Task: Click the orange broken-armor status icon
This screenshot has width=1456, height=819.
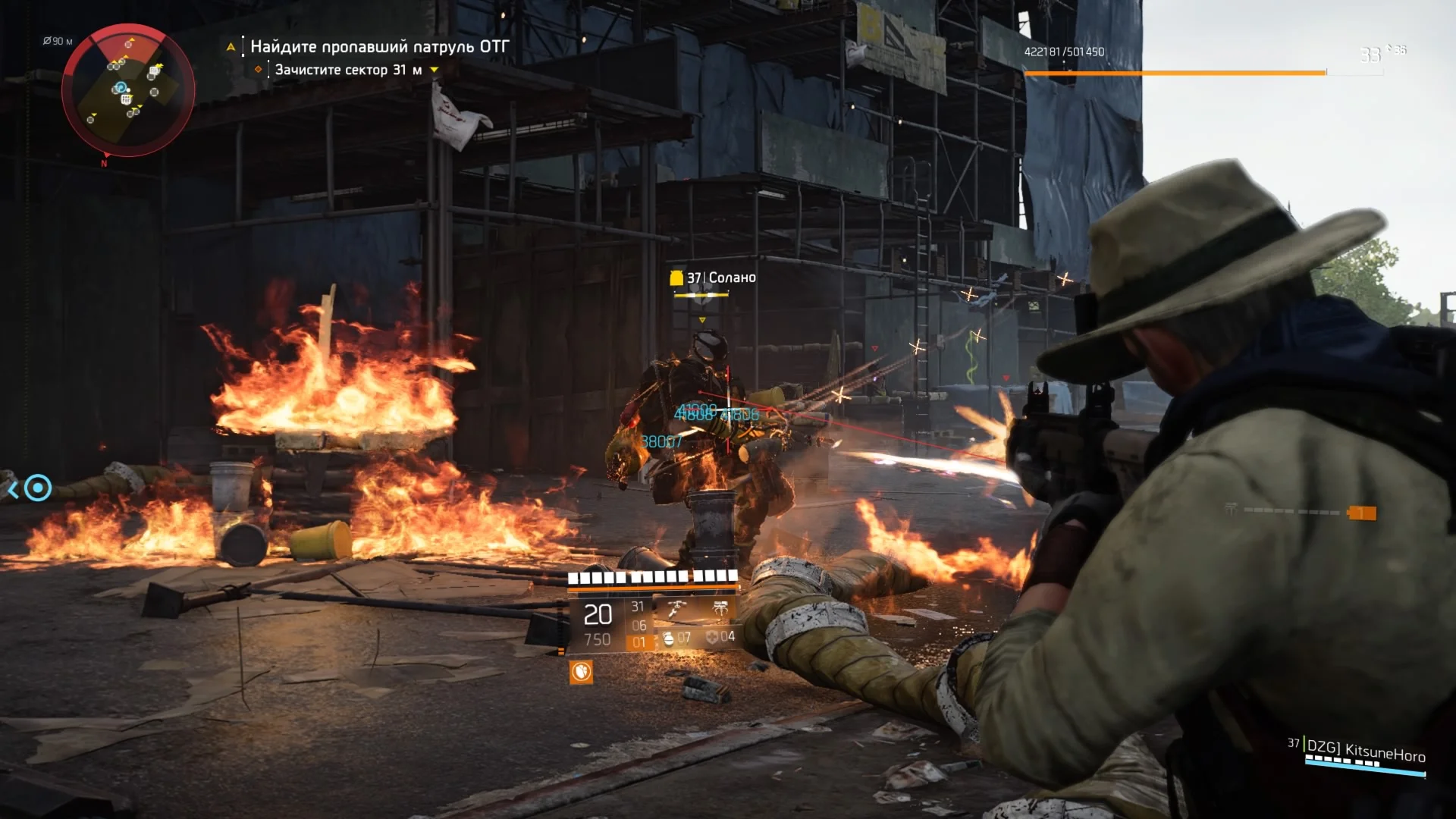Action: point(581,672)
